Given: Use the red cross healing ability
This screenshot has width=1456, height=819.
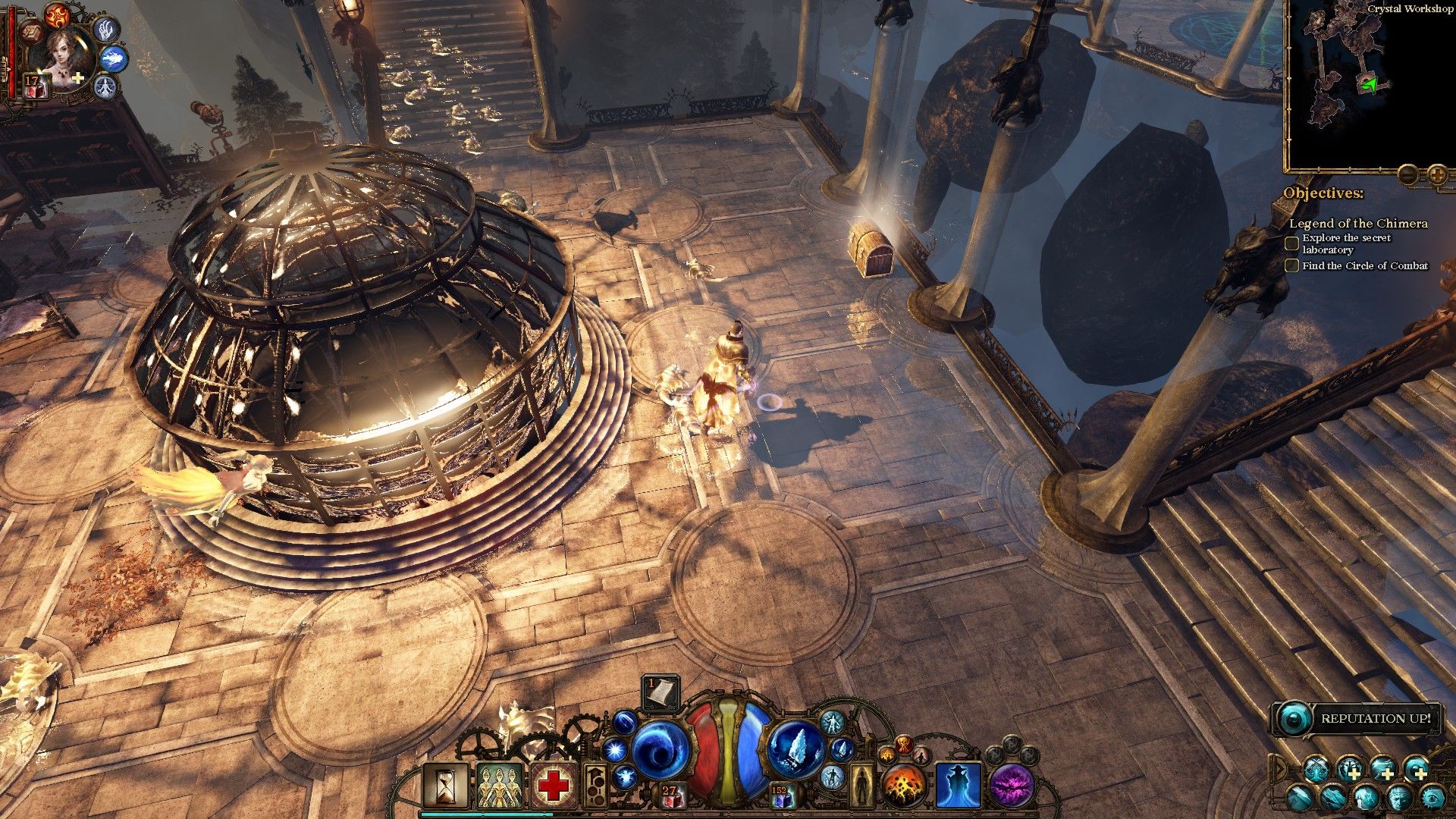Looking at the screenshot, I should (x=554, y=785).
